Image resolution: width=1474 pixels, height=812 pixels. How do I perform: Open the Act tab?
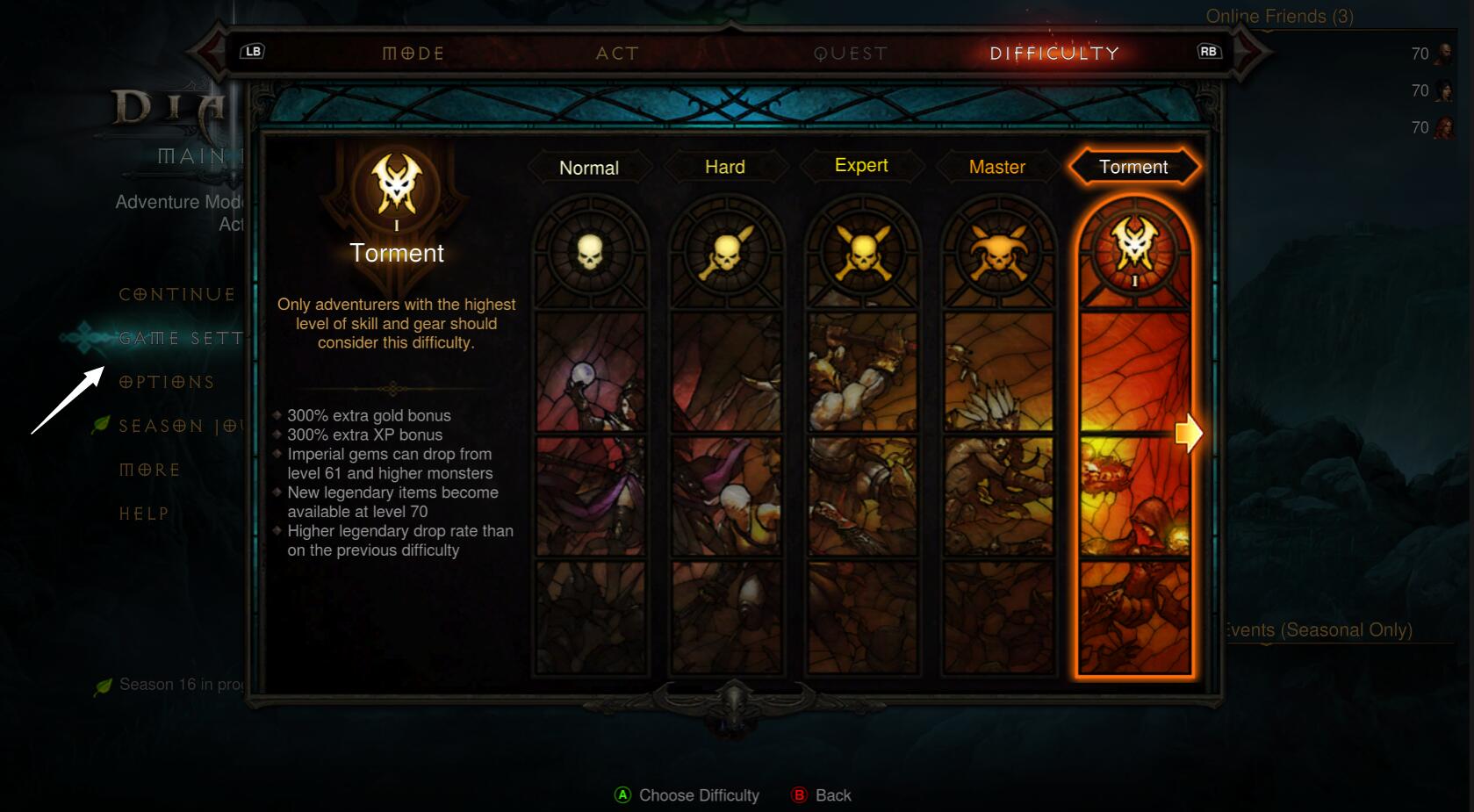tap(617, 54)
